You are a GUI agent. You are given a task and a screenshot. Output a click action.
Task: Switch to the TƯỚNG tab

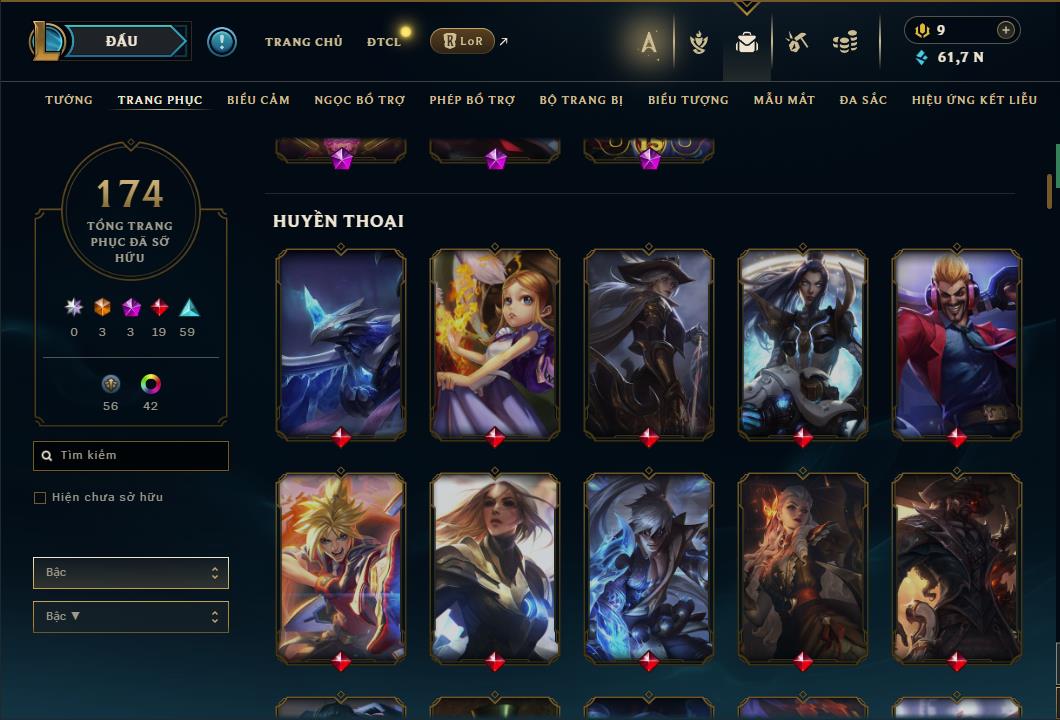point(69,100)
